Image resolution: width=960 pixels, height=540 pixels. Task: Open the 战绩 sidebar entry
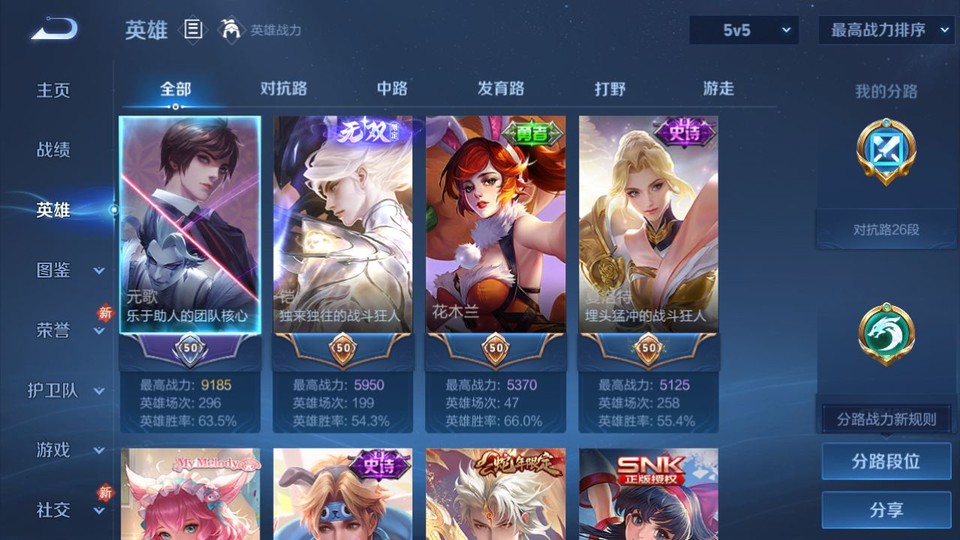(54, 150)
